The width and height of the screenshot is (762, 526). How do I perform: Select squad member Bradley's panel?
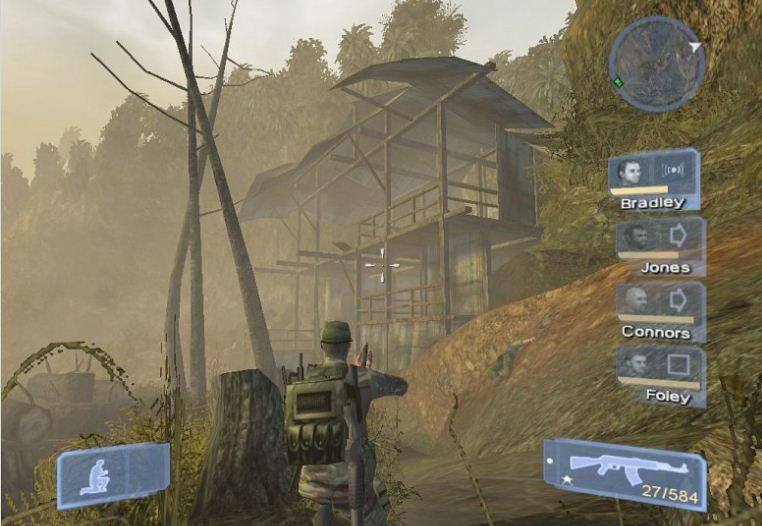coord(653,180)
